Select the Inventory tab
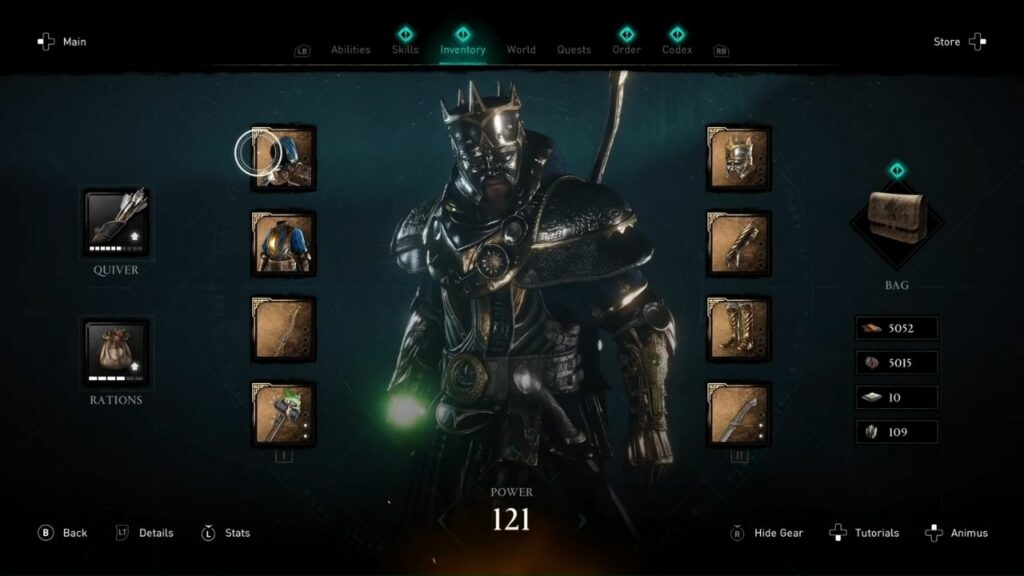The image size is (1024, 576). coord(462,50)
